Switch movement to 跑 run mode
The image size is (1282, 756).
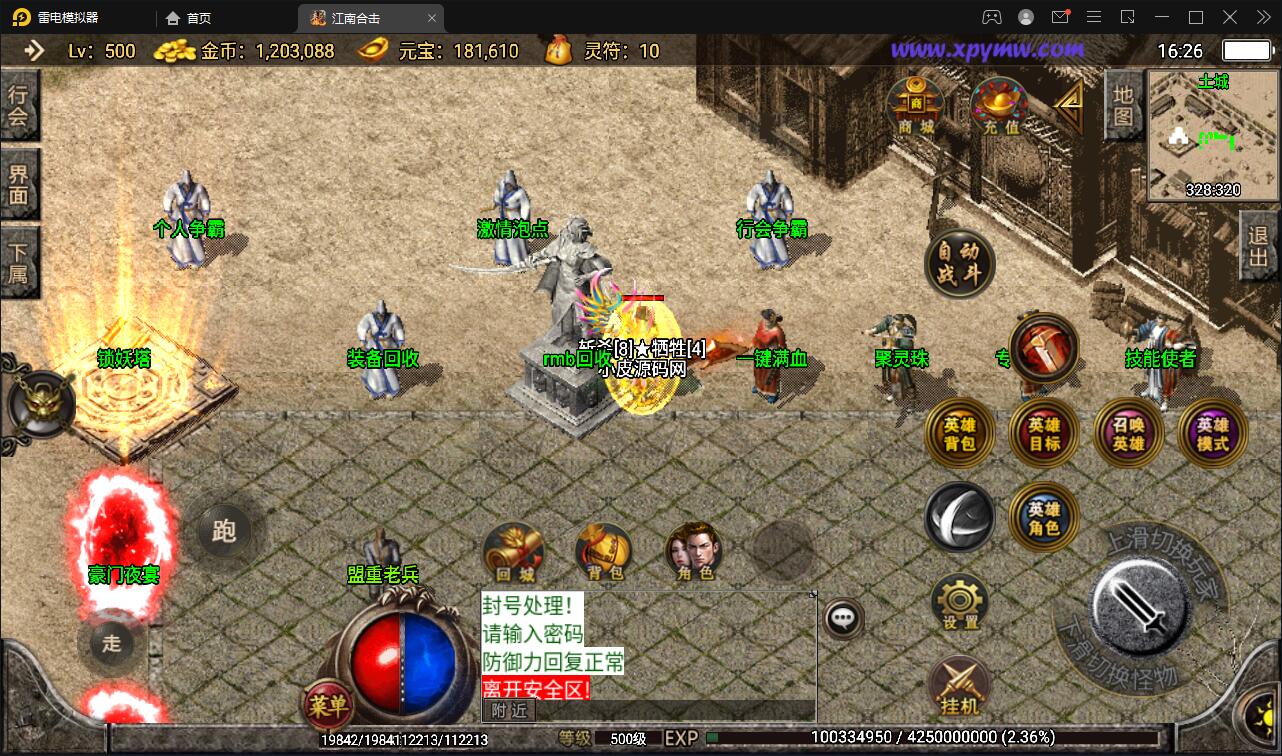pyautogui.click(x=224, y=533)
